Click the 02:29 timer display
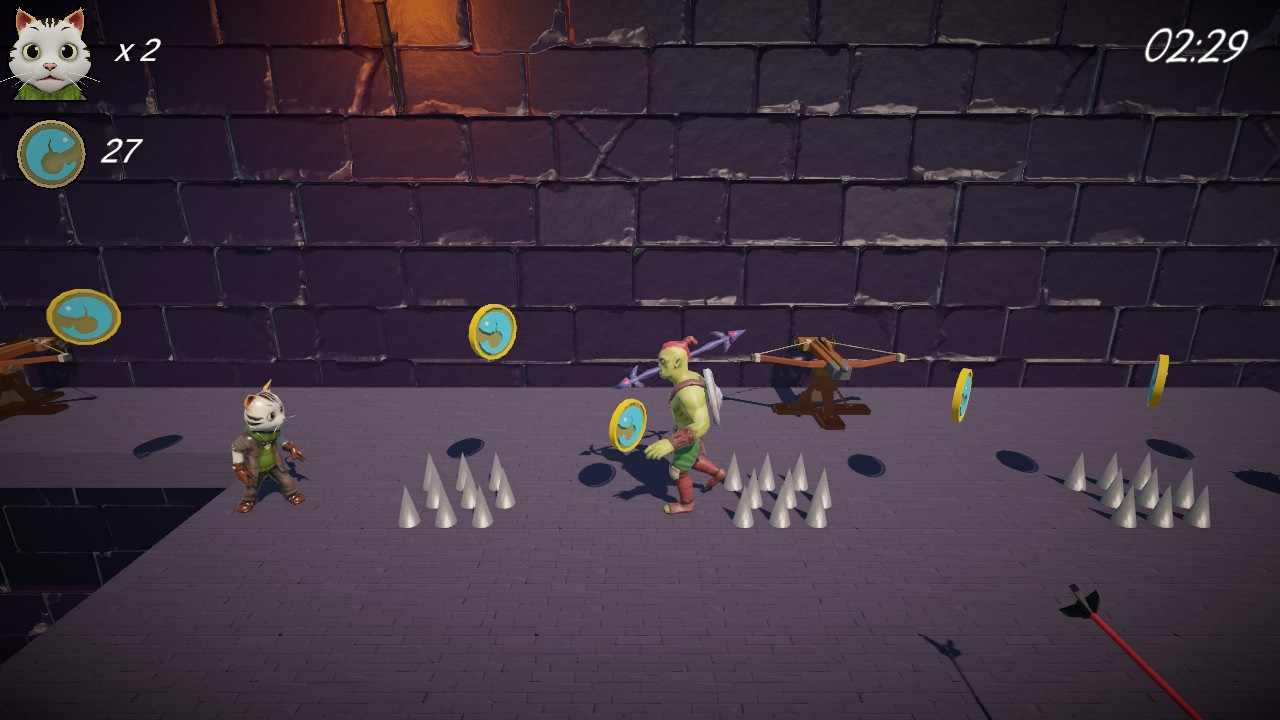Screen dimensions: 1280x720 pos(1196,43)
